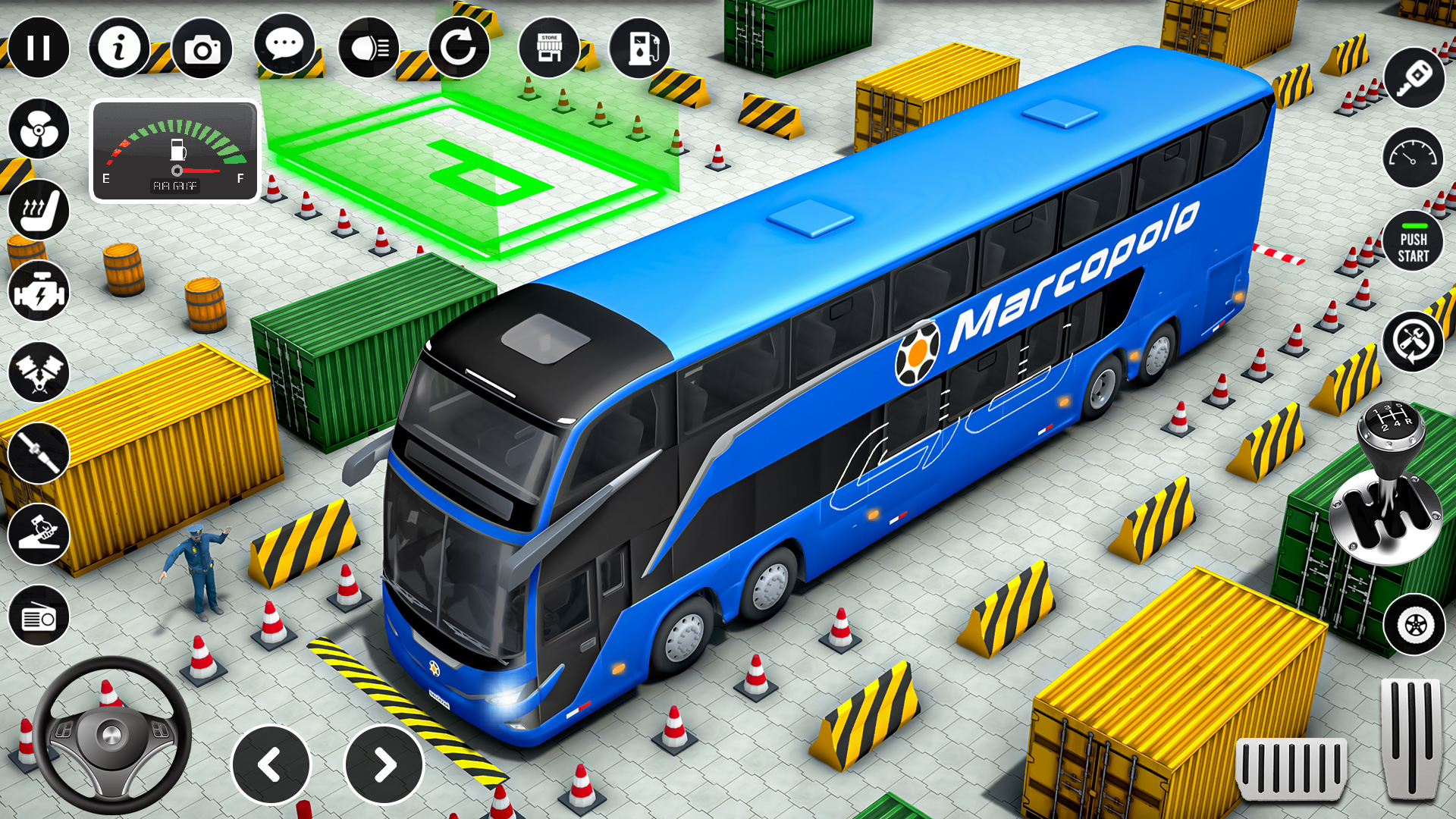The image size is (1456, 819).
Task: Toggle the headlights icon
Action: (369, 48)
